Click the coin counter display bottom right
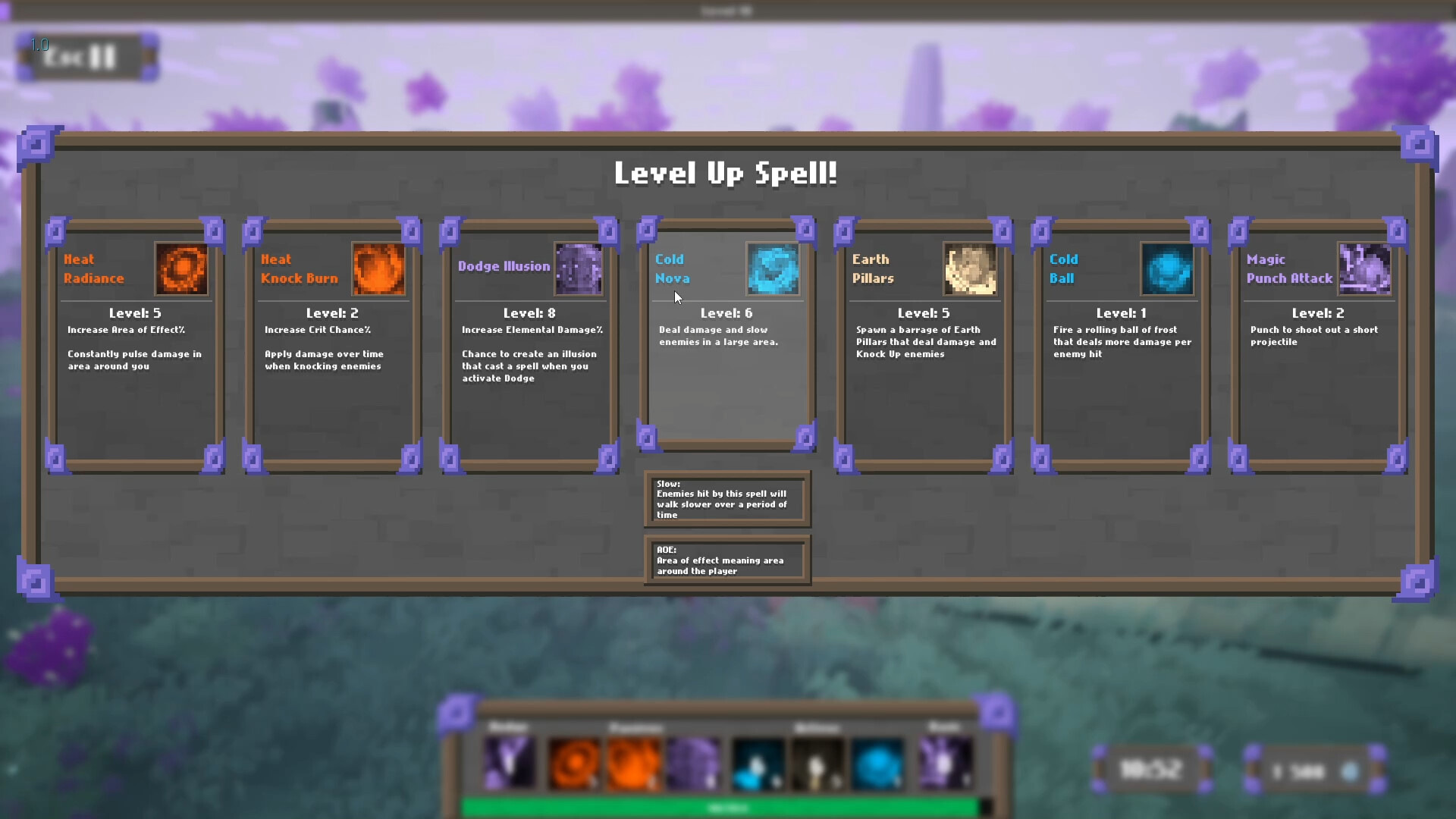1456x819 pixels. (1312, 768)
